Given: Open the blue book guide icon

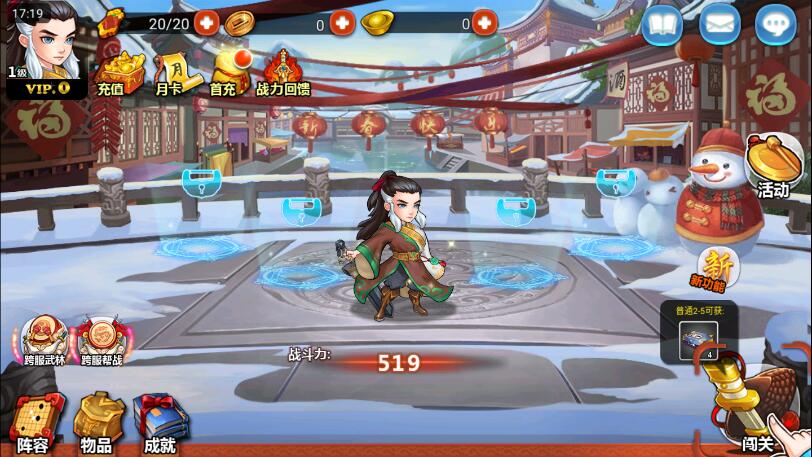Looking at the screenshot, I should [x=660, y=25].
